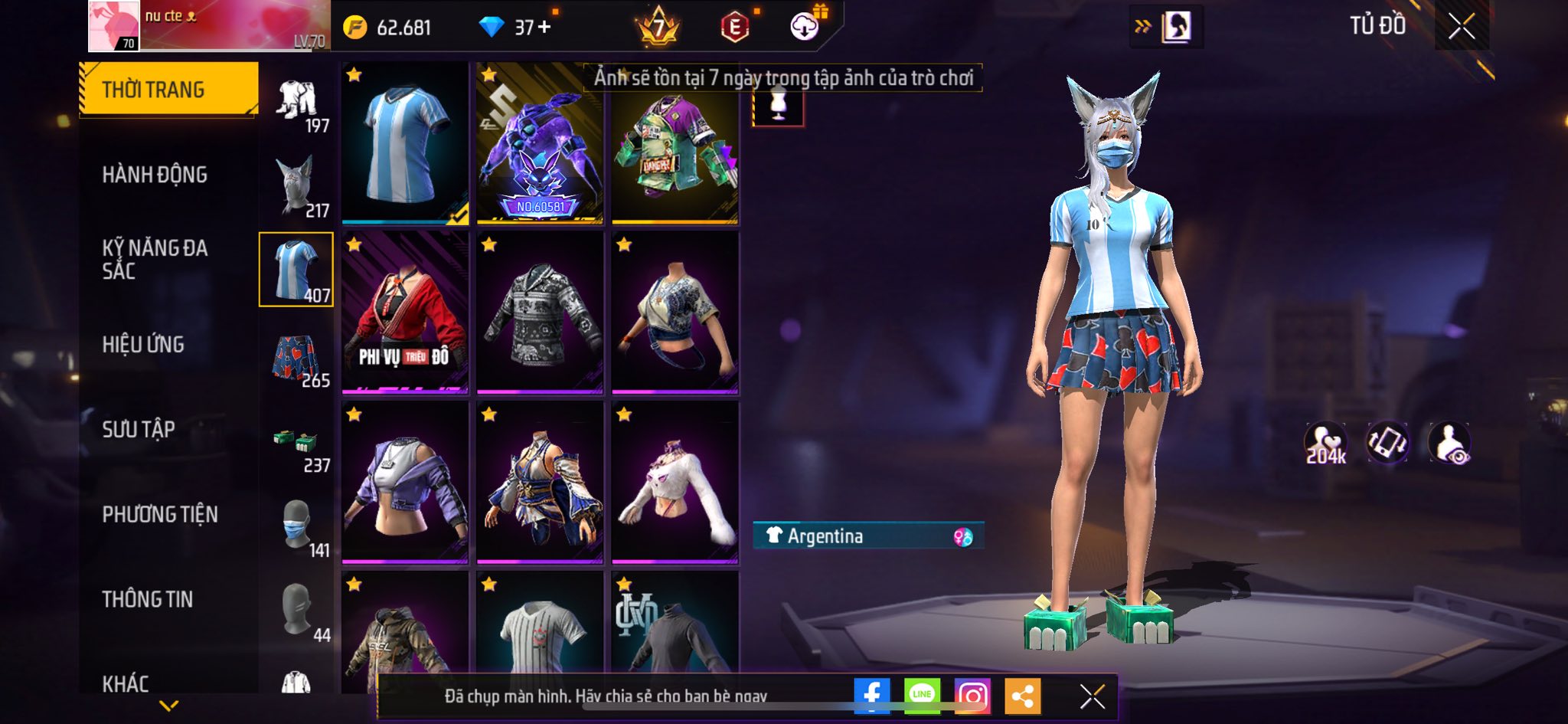
Task: Share screenshot to Facebook
Action: pyautogui.click(x=872, y=696)
